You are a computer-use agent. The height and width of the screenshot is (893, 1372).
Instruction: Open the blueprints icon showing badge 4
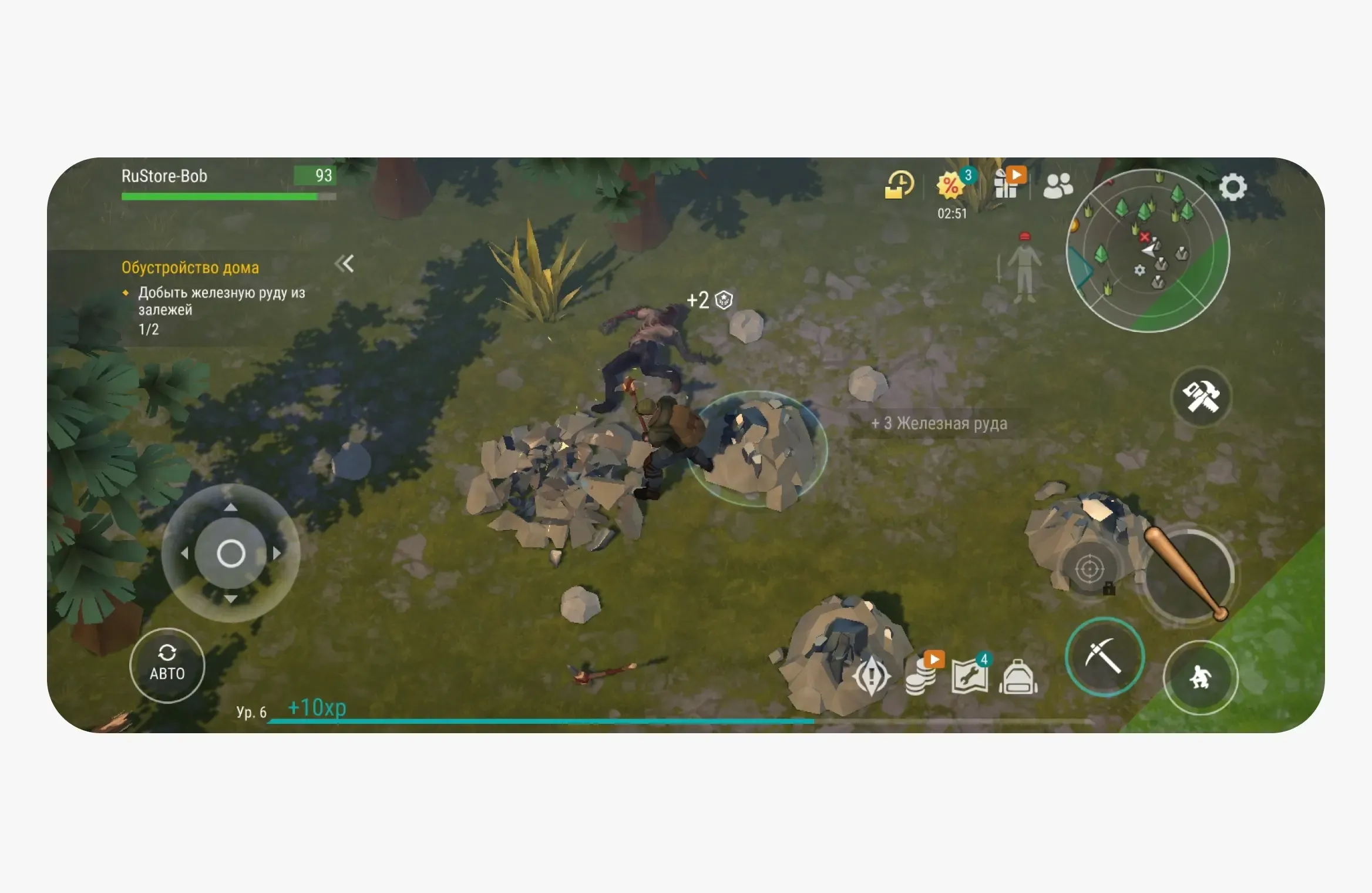(971, 674)
